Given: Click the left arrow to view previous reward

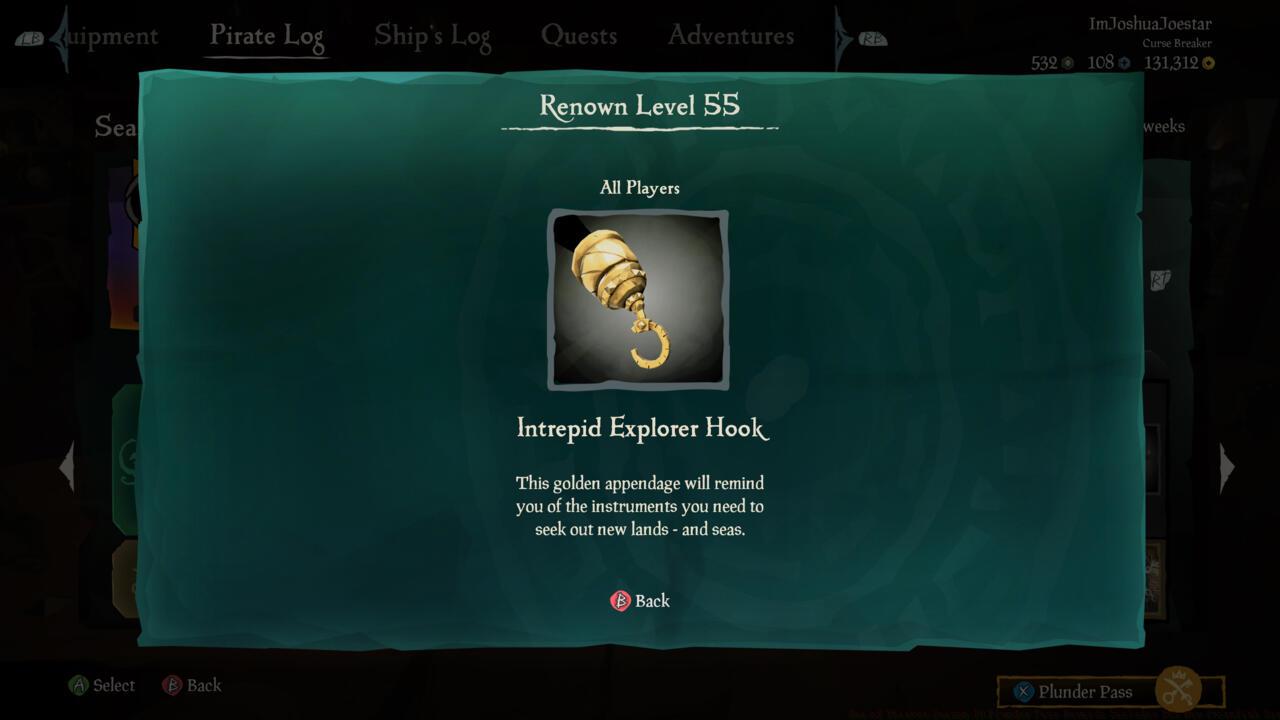Looking at the screenshot, I should pos(68,467).
